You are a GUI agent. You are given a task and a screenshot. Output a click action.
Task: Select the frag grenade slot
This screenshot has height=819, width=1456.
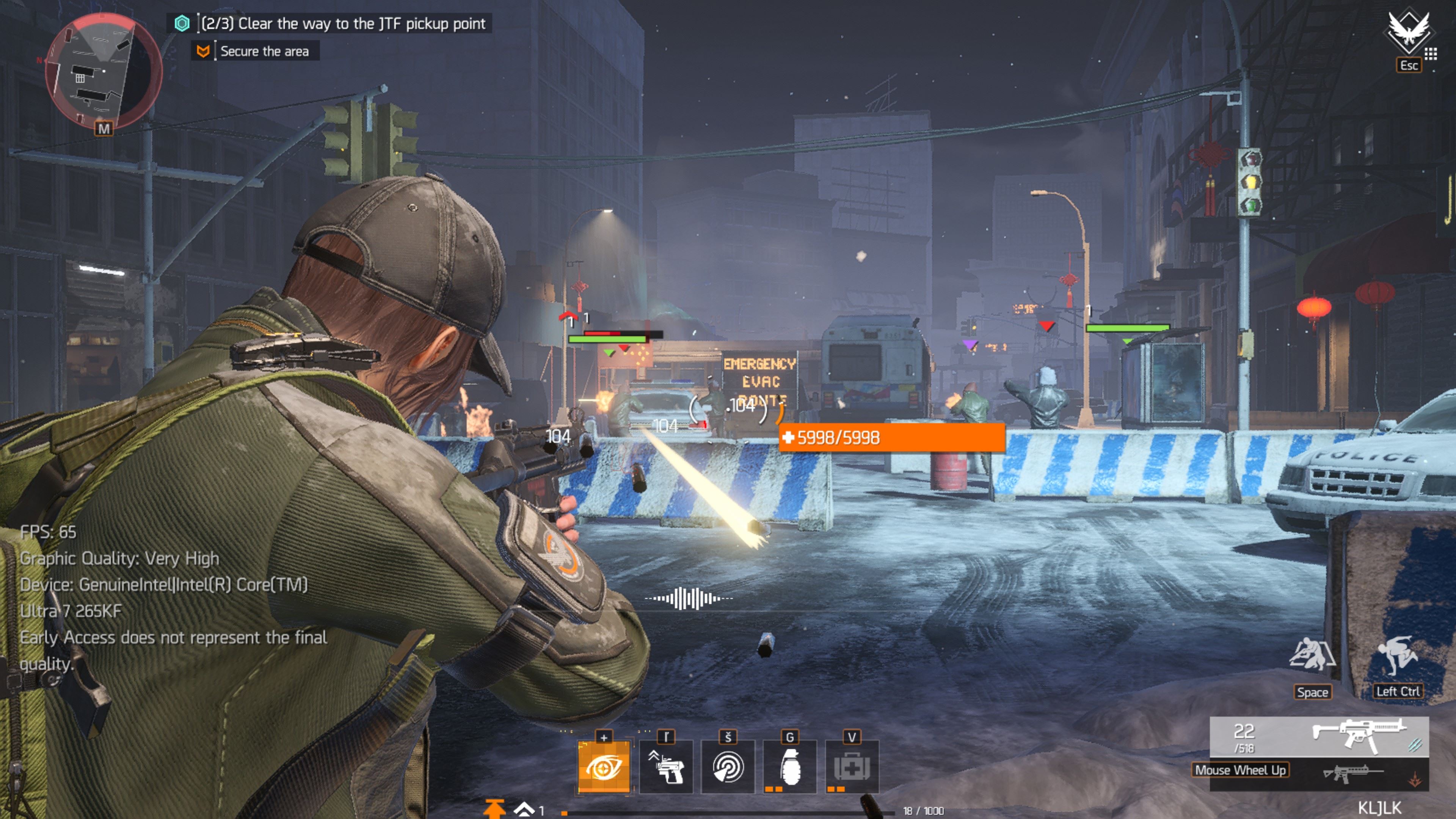point(789,767)
